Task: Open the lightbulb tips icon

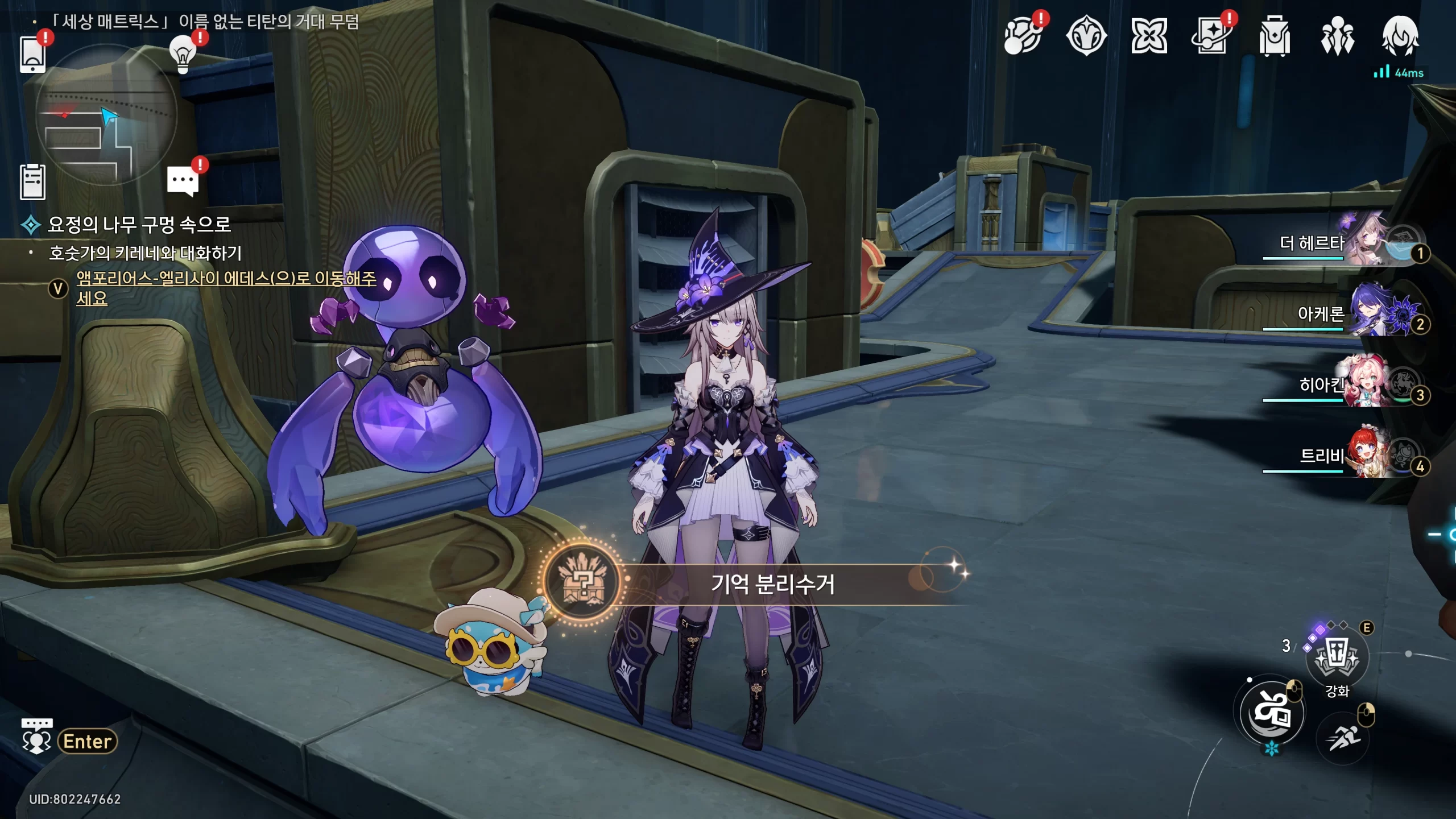Action: click(x=183, y=54)
